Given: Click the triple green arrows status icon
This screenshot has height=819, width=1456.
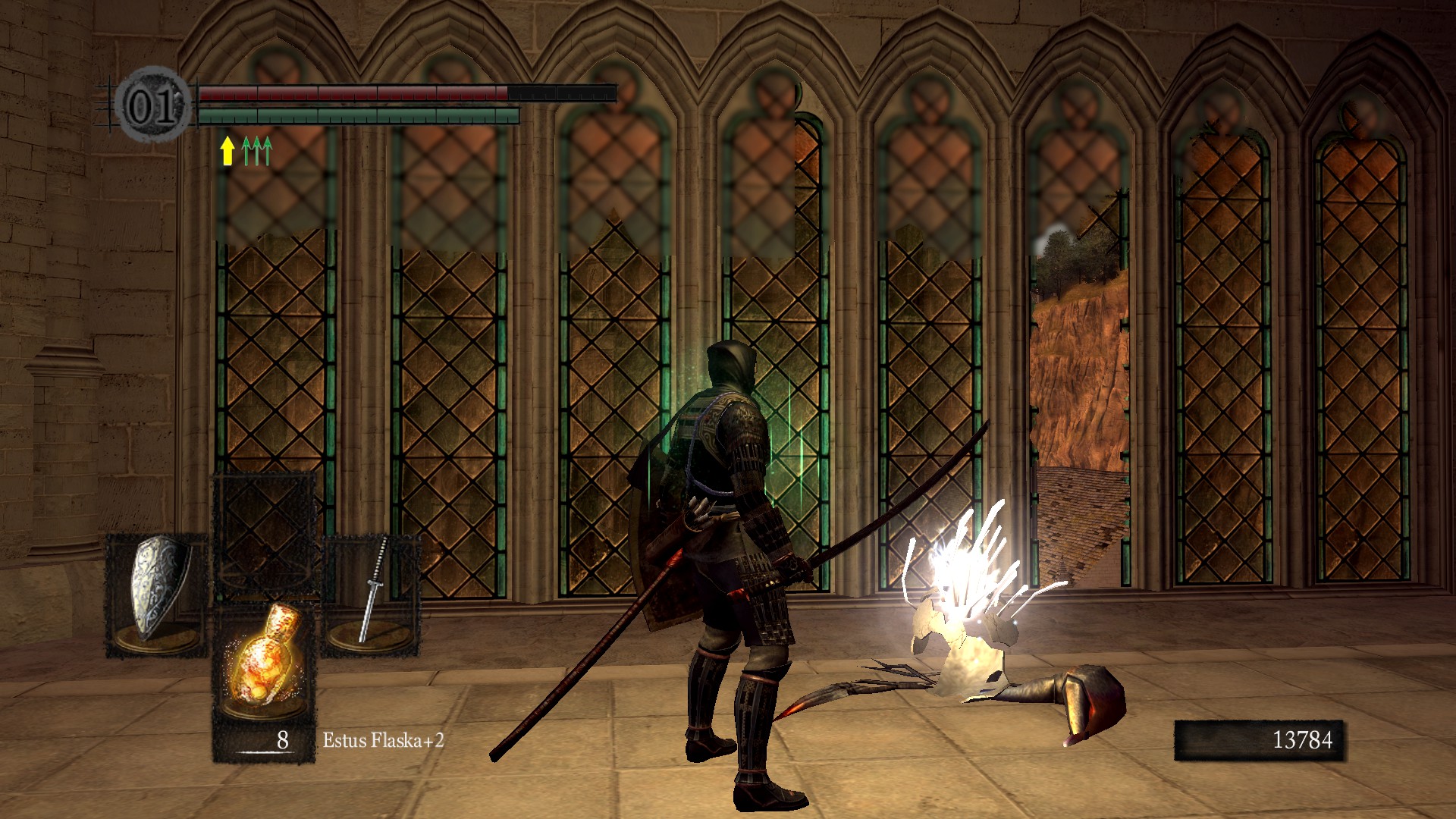Looking at the screenshot, I should (x=257, y=150).
